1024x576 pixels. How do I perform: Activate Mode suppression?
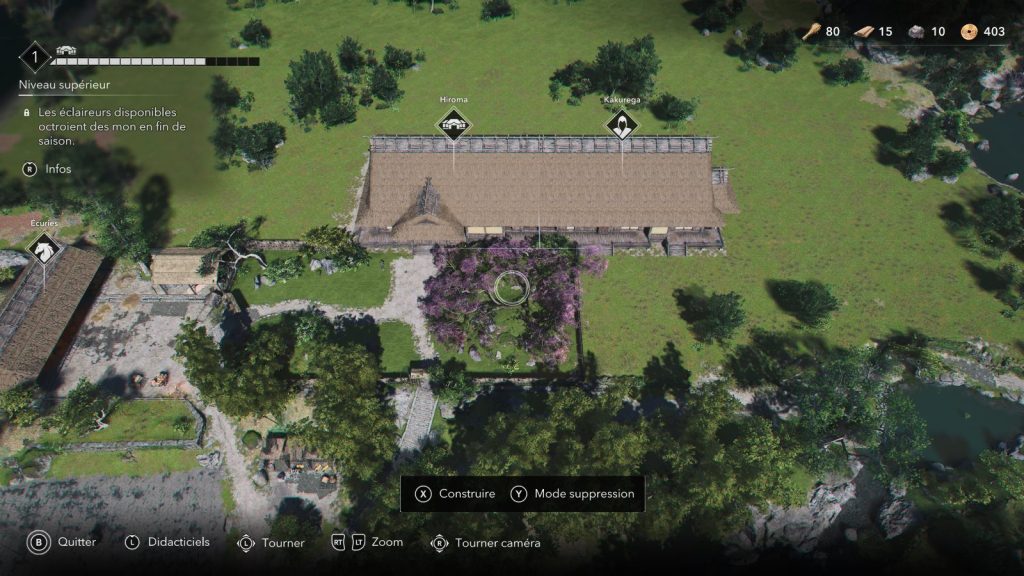(x=573, y=494)
